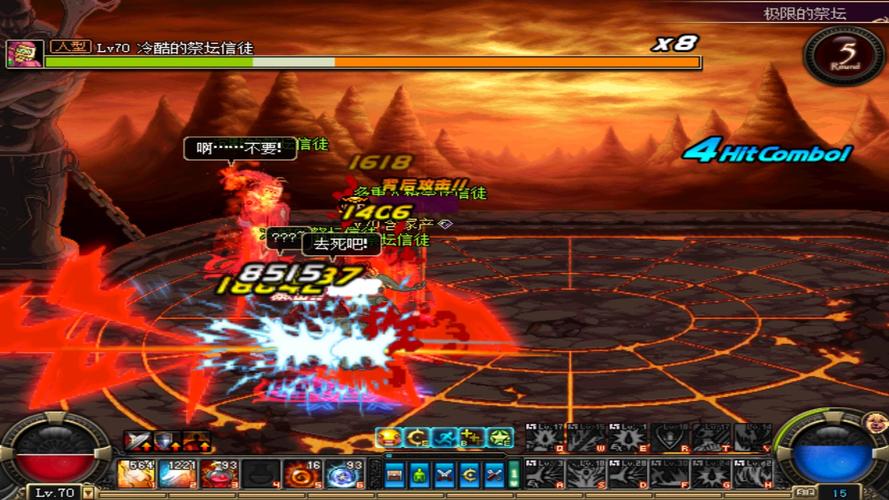This screenshot has width=889, height=500.
Task: Click the sword attack buff icon
Action: 135,441
